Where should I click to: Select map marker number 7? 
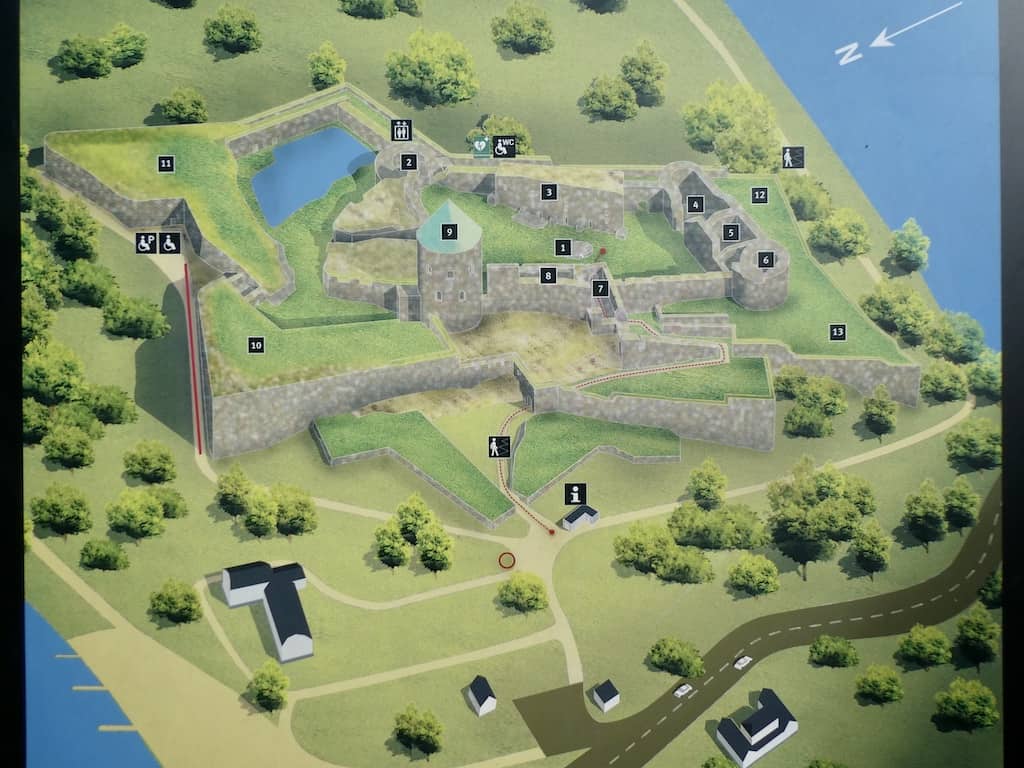coord(600,288)
